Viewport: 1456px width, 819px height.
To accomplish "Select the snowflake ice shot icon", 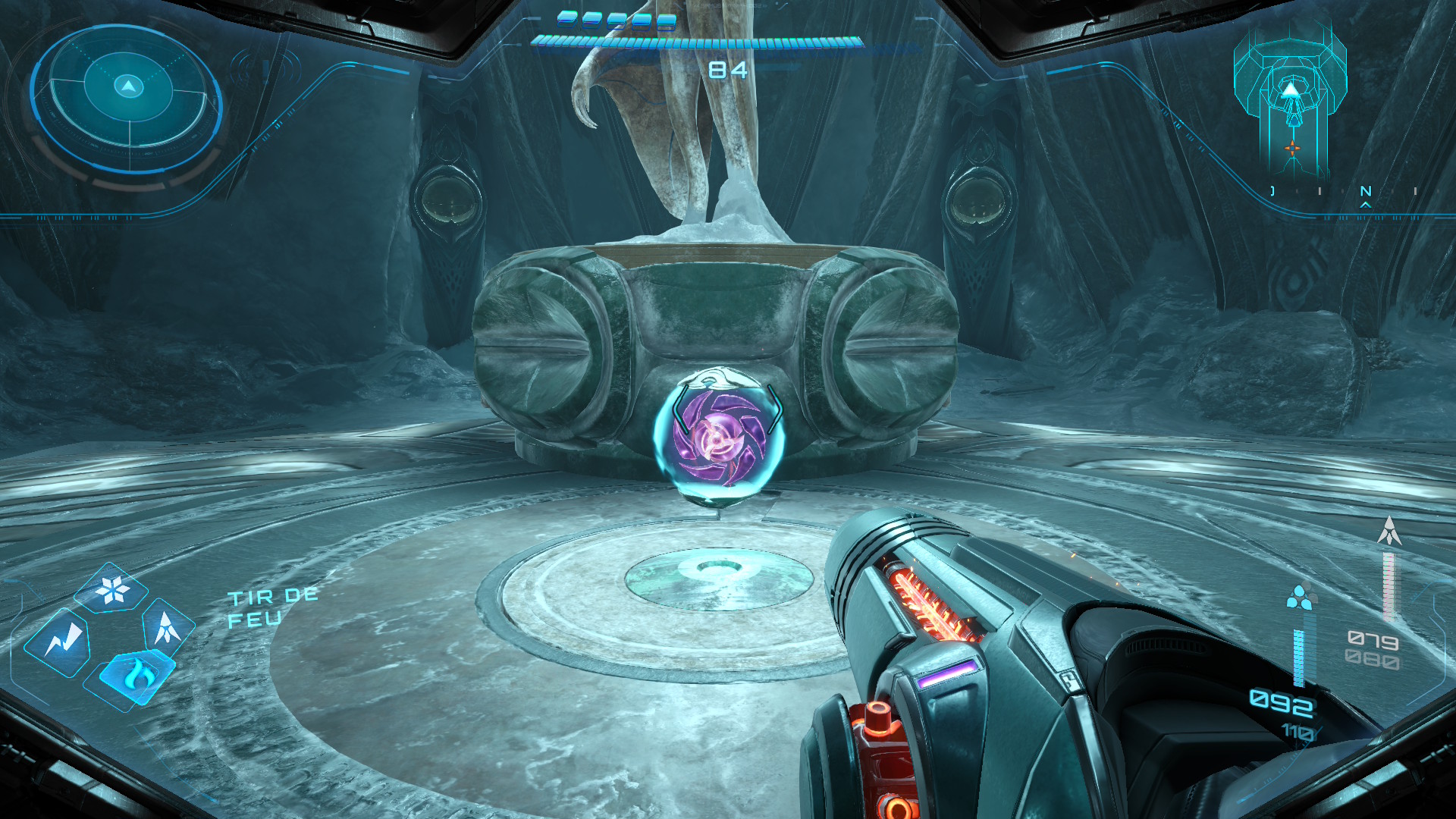I will (114, 590).
